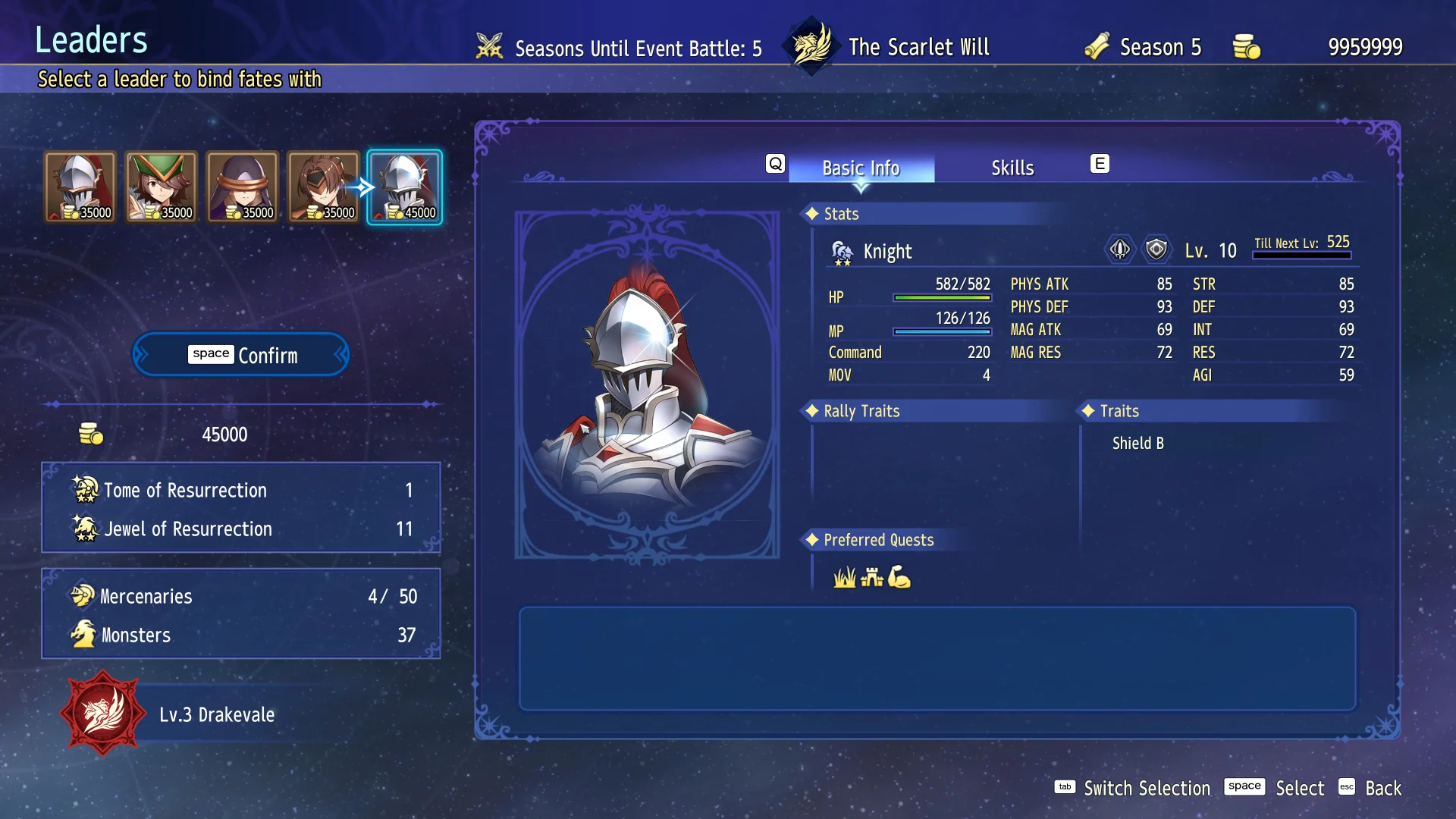Select the green-hat leader portrait
1456x819 pixels.
click(161, 187)
